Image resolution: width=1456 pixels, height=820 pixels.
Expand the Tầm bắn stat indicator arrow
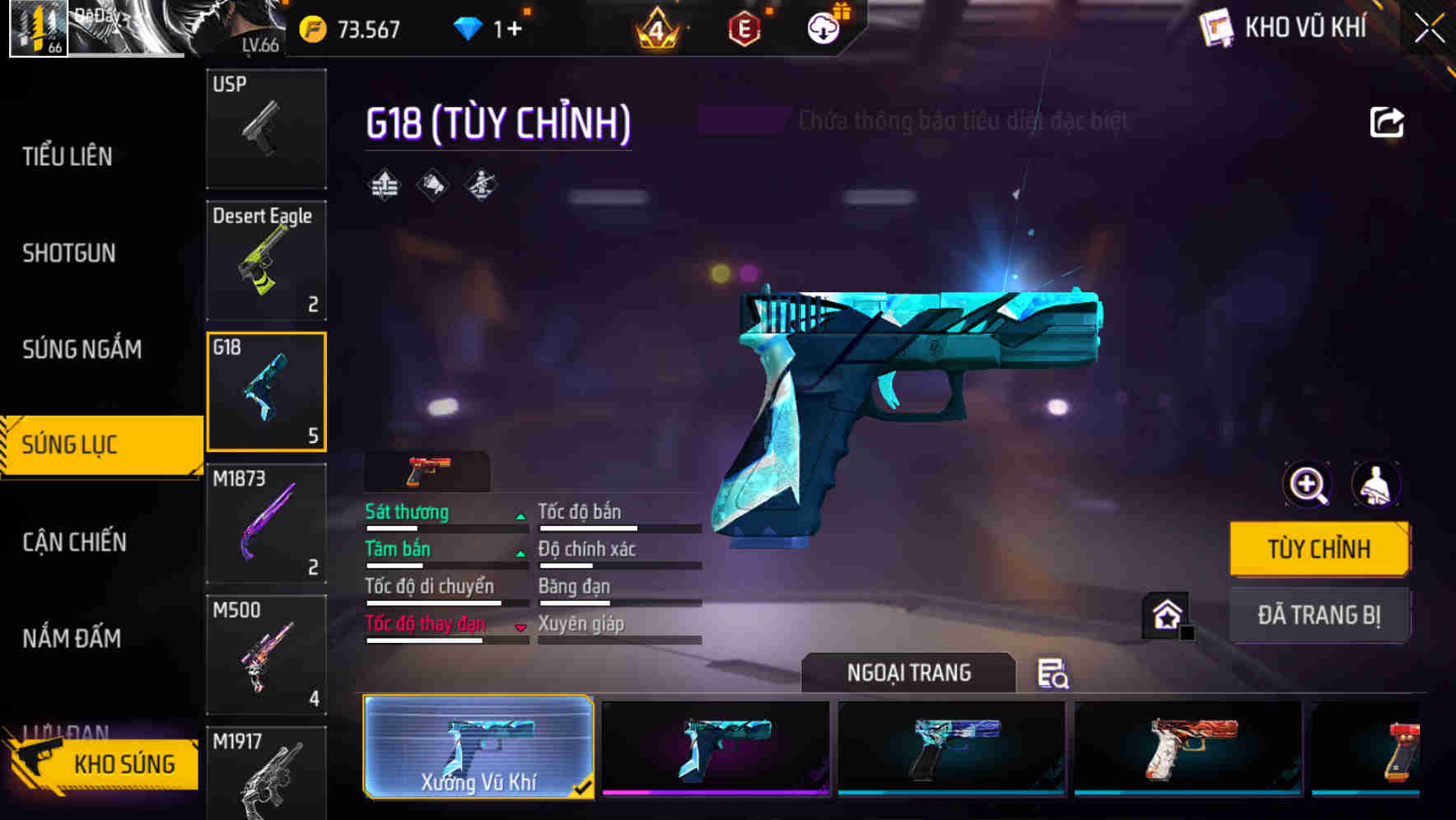point(520,552)
